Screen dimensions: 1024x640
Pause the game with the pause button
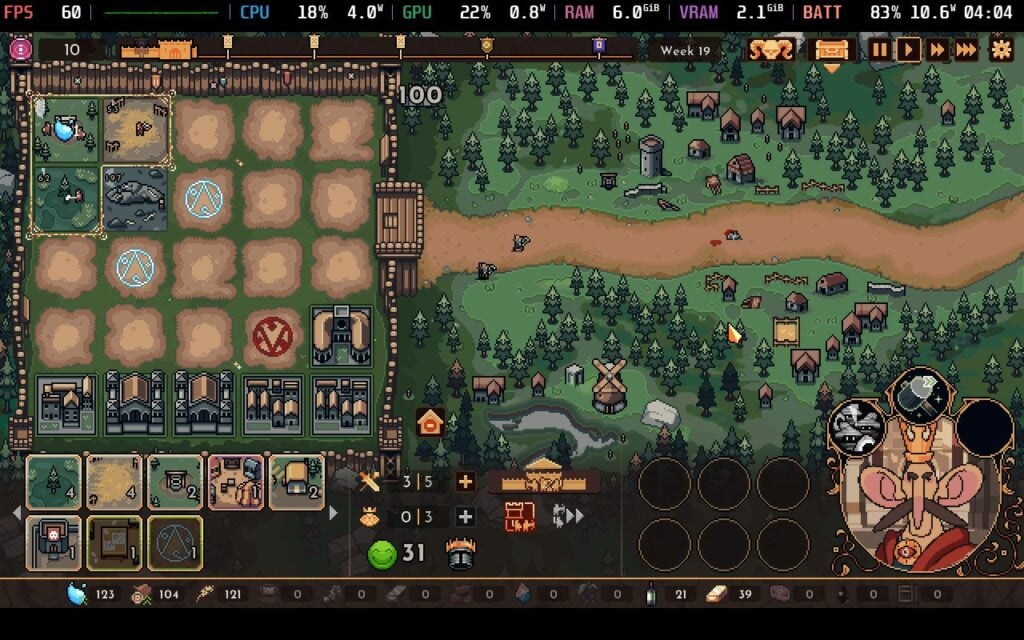[879, 49]
